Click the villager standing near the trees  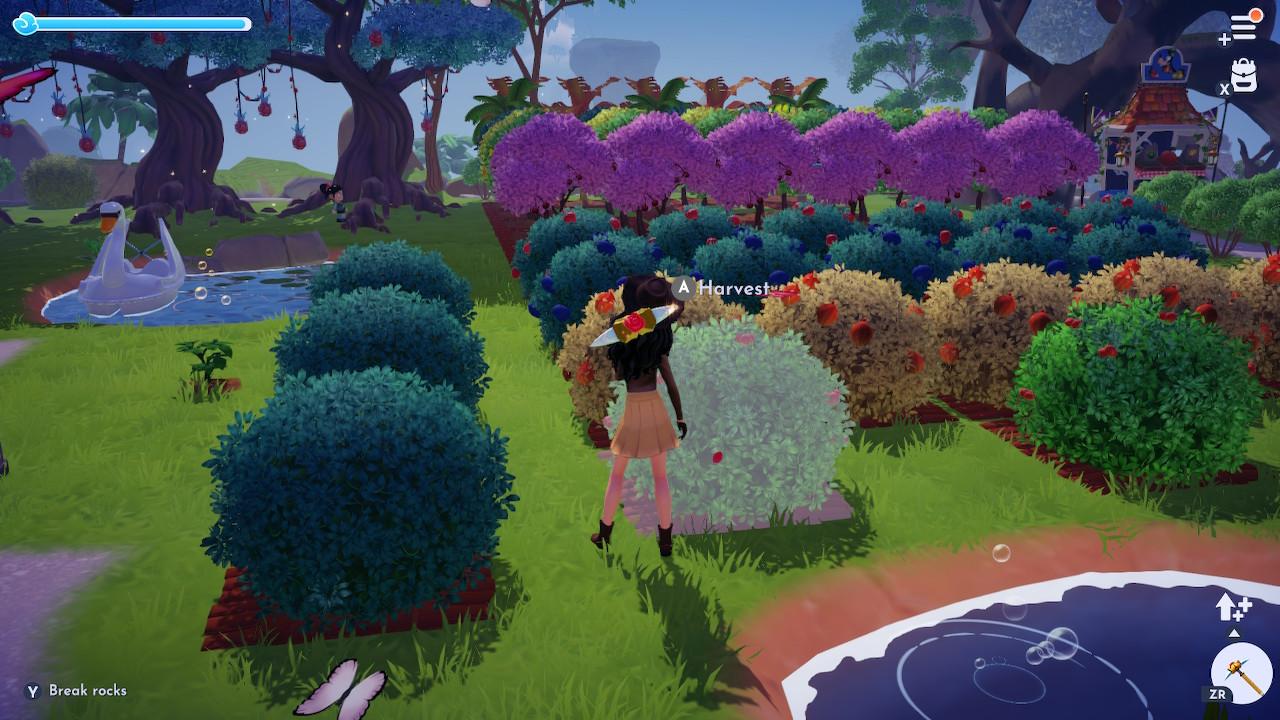click(340, 200)
